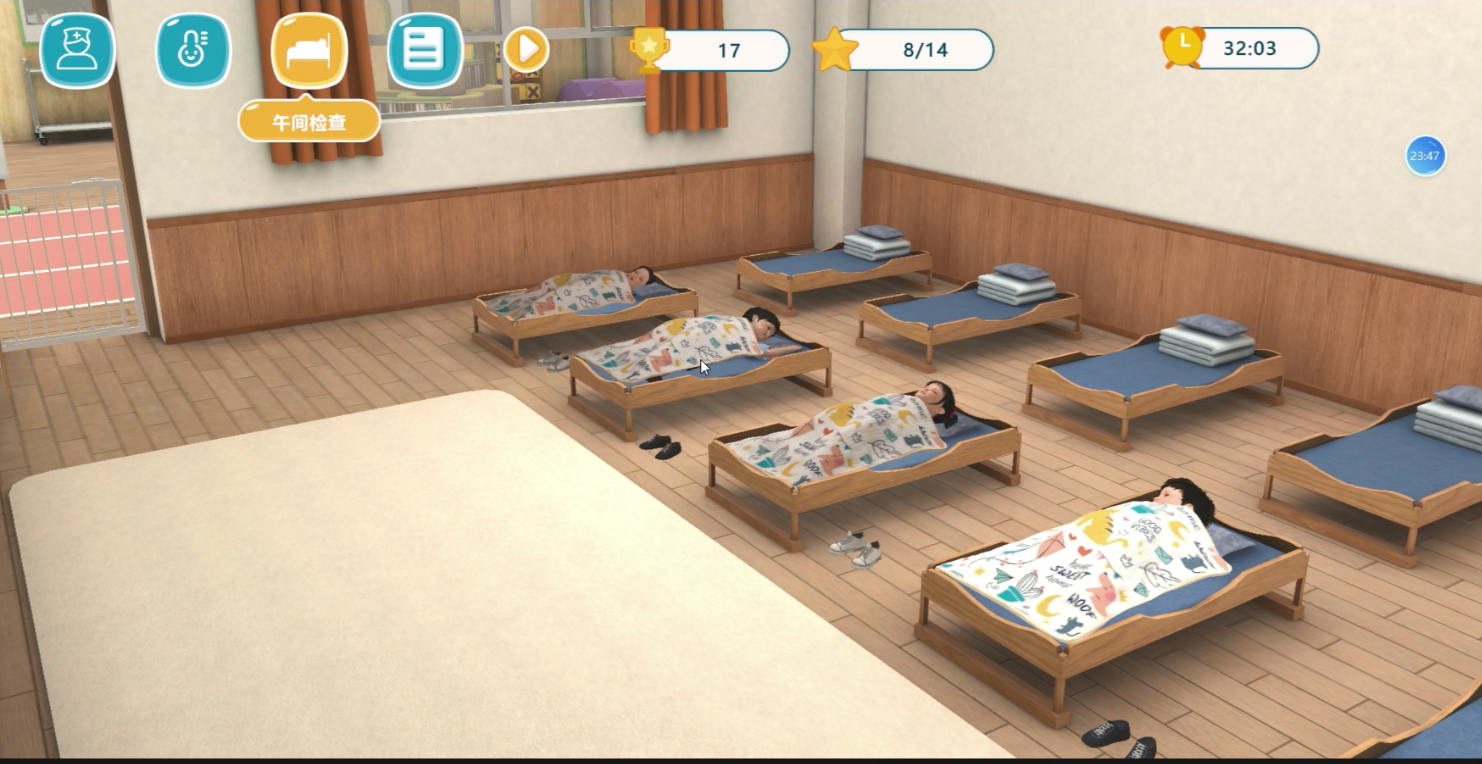Screen dimensions: 1482x764
Task: Open the document checklist icon
Action: [425, 50]
